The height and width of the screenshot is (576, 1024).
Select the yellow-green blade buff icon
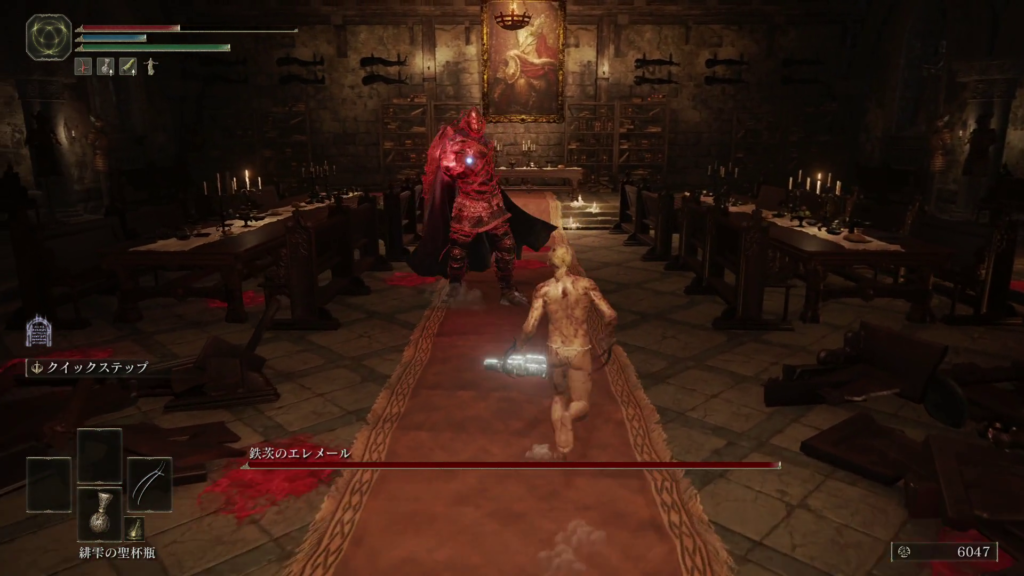[128, 66]
